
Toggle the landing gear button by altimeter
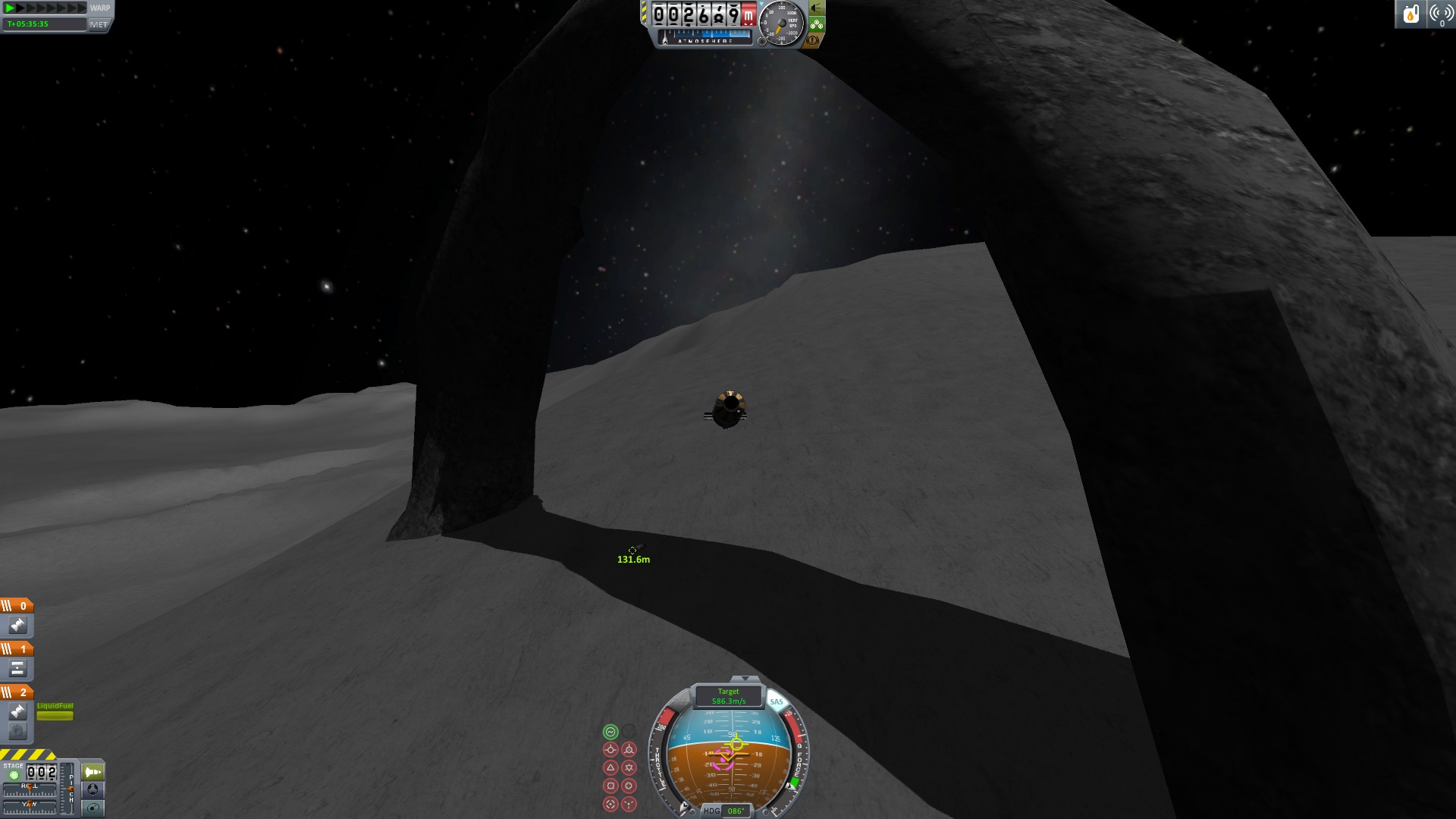(816, 24)
